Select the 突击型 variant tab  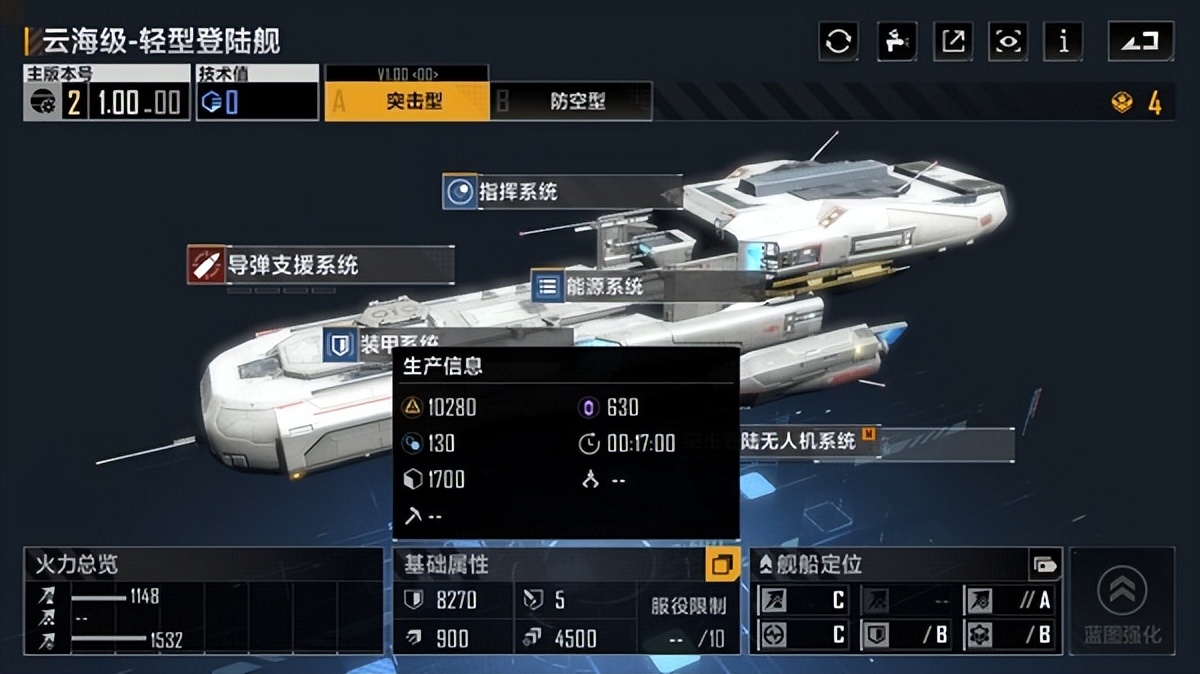pyautogui.click(x=407, y=101)
